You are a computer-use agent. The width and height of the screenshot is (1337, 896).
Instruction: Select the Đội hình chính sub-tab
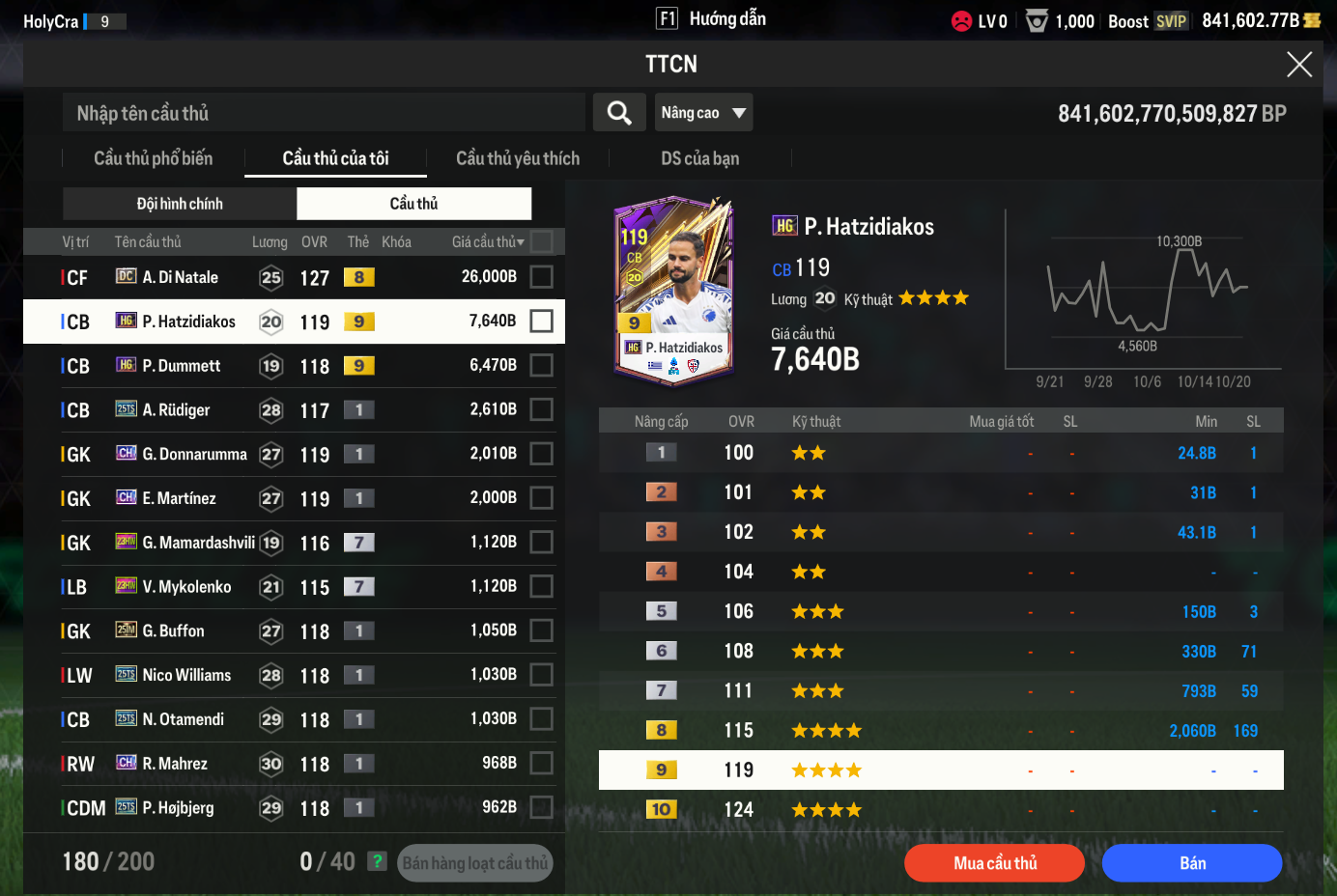pos(180,204)
